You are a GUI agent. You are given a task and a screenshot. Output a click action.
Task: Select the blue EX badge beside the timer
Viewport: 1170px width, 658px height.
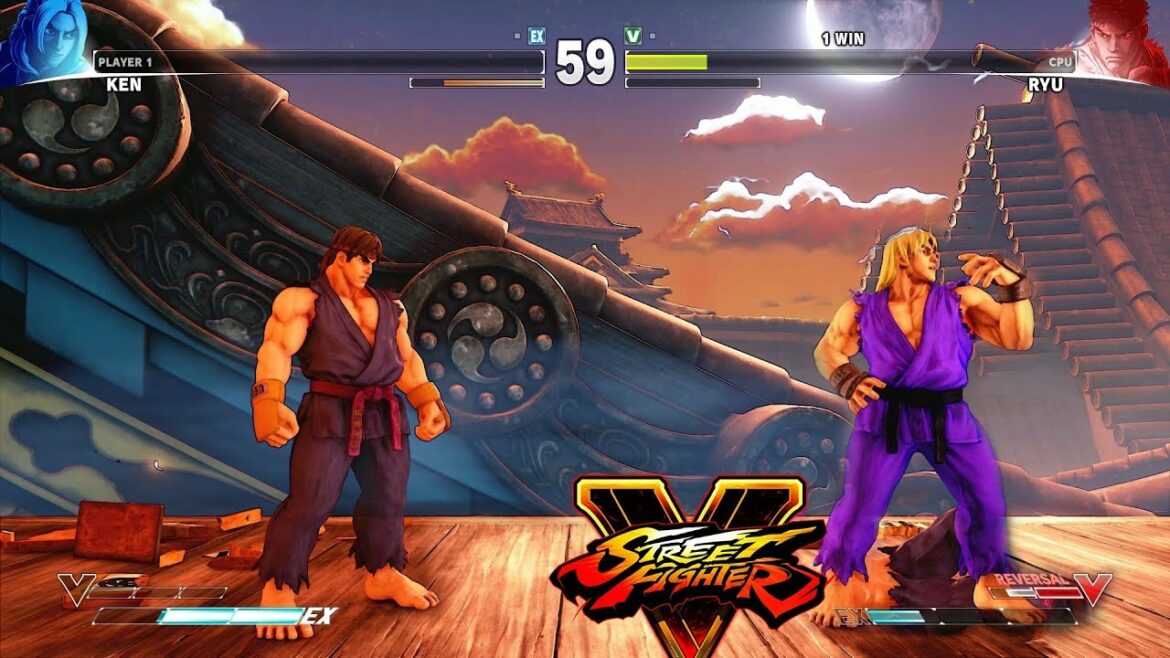(x=537, y=36)
